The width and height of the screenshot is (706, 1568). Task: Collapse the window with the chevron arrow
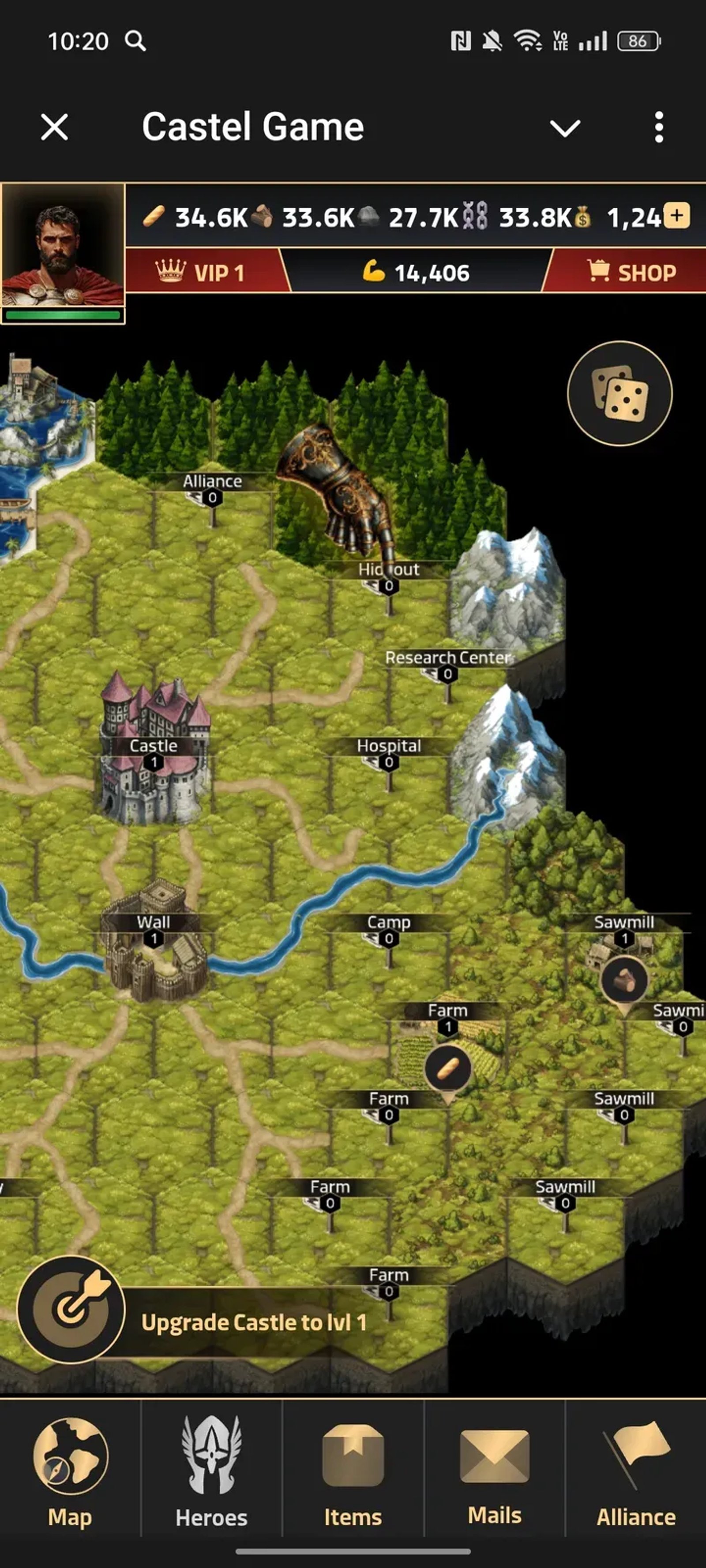tap(565, 127)
